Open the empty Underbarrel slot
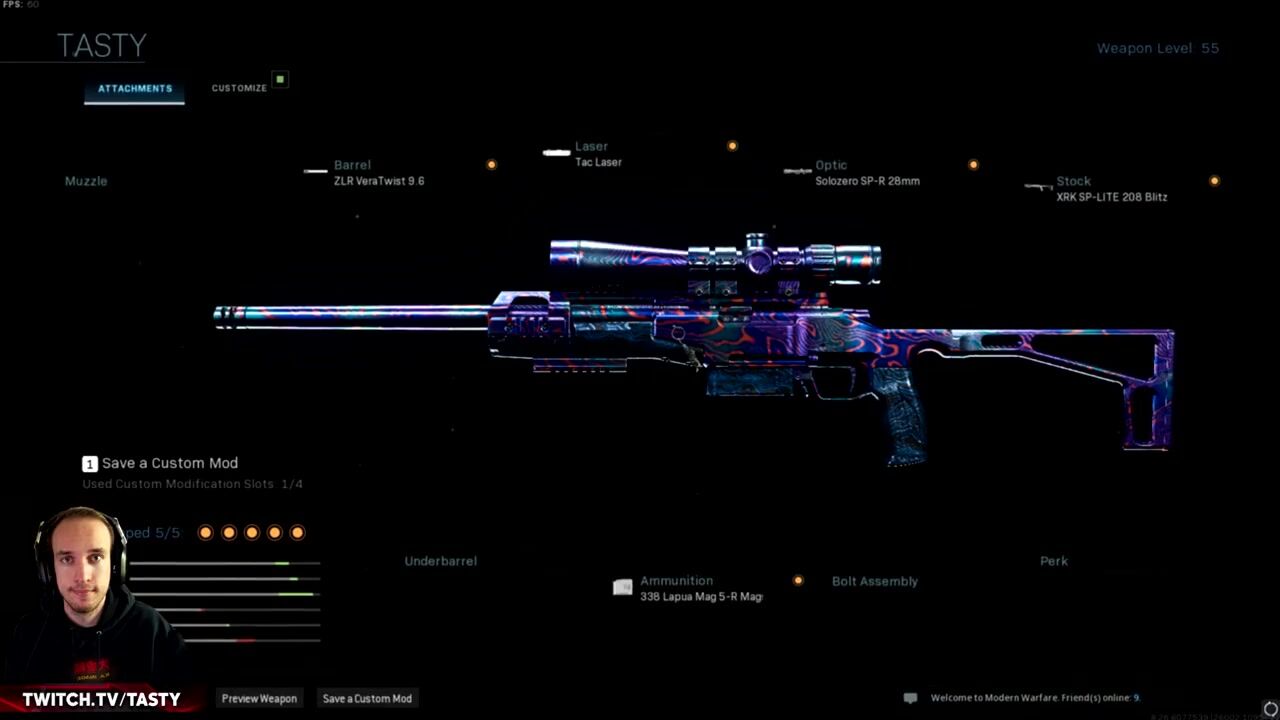 click(440, 561)
